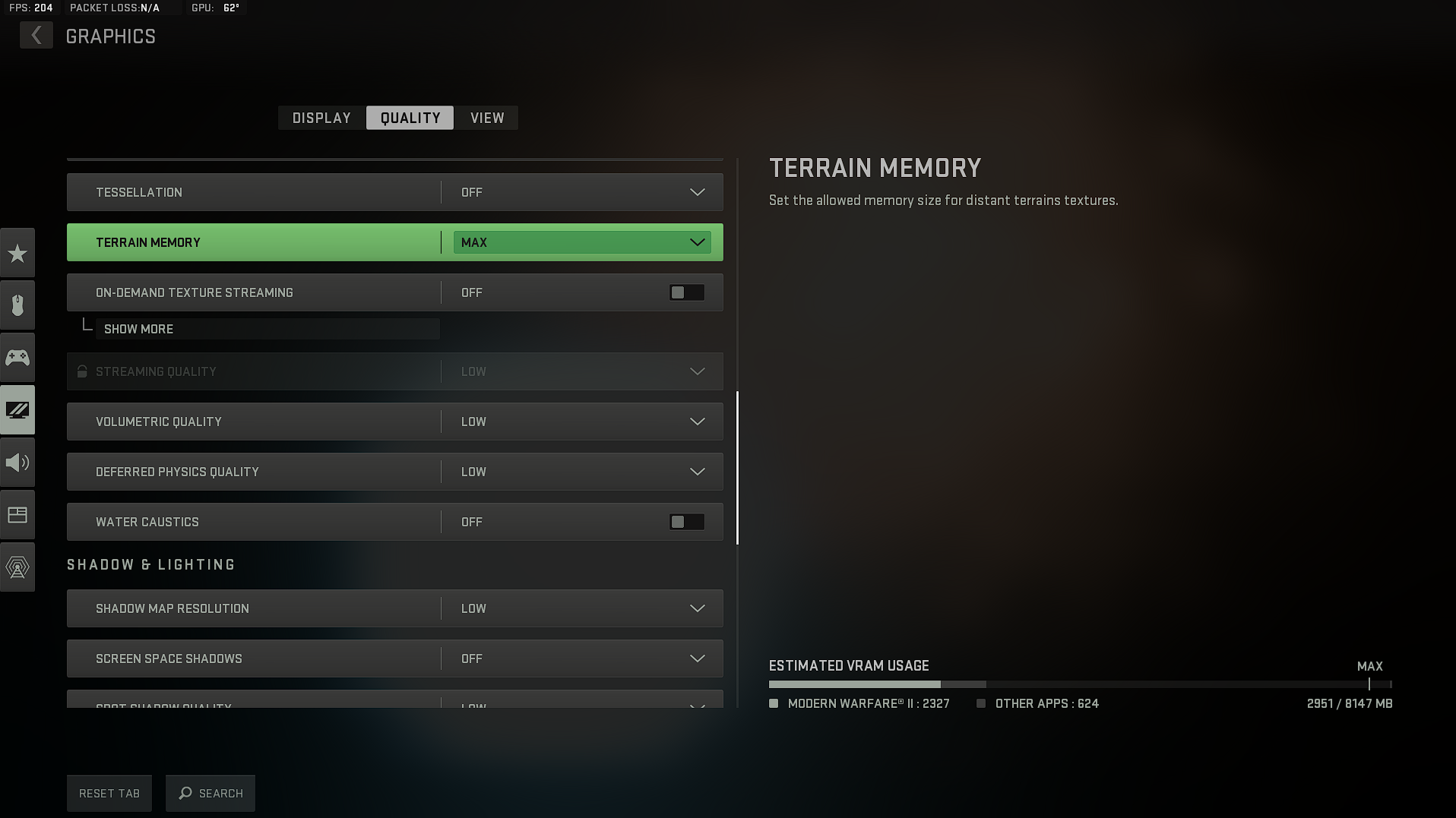The width and height of the screenshot is (1456, 818).
Task: Open the settings Search
Action: (210, 793)
